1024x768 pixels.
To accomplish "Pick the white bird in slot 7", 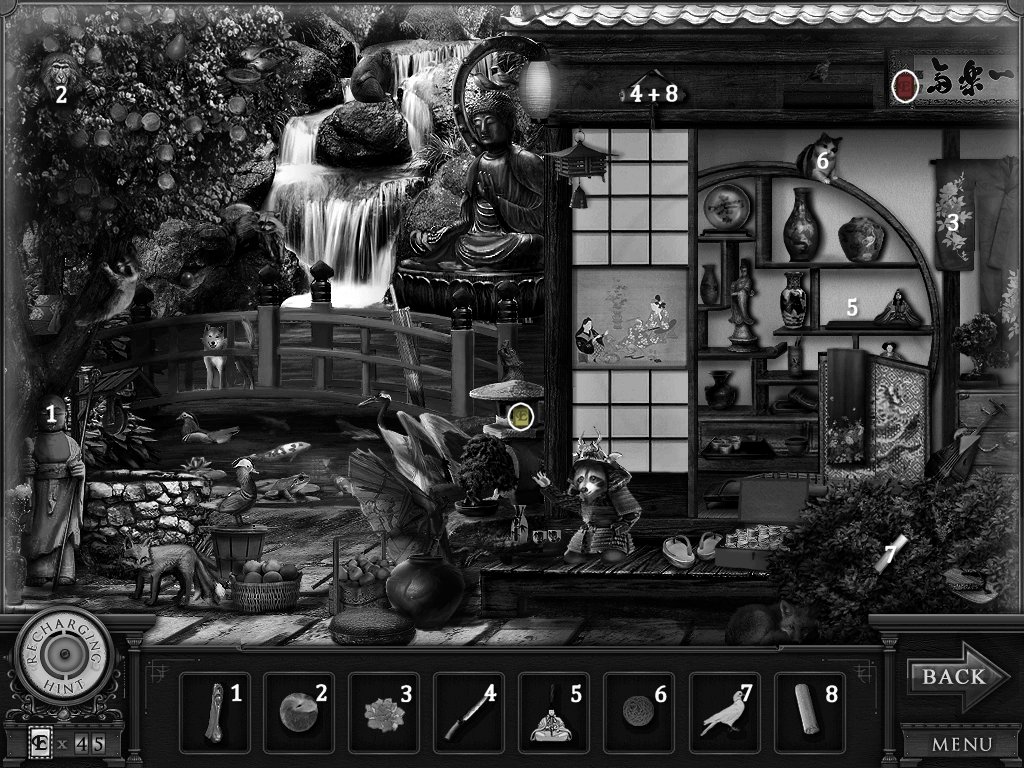I will coord(722,713).
